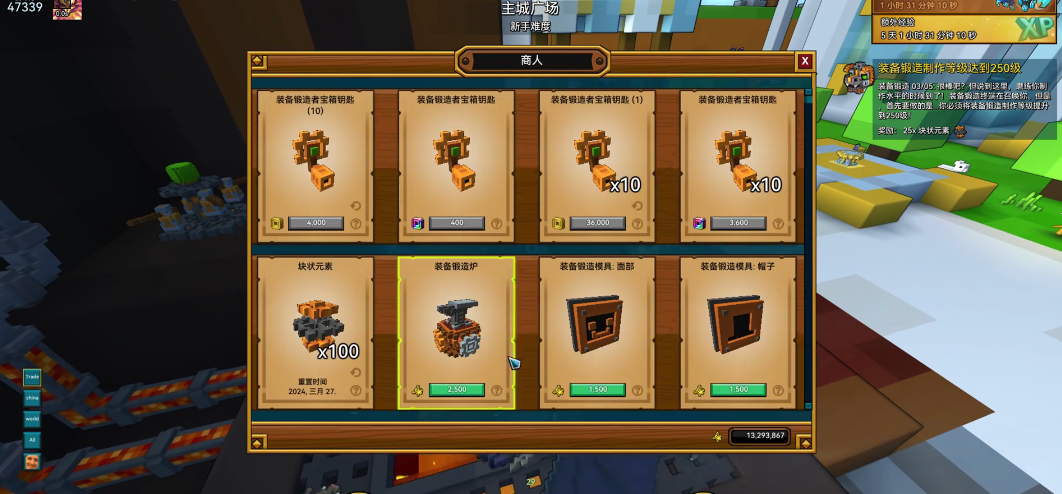Open help on the 36,000 chest key offer

[x=638, y=224]
